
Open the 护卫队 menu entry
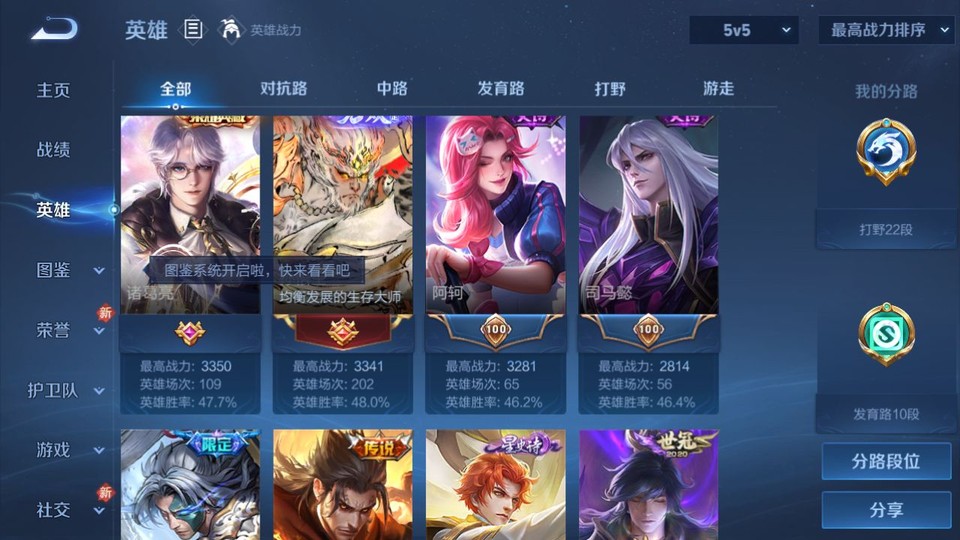[x=66, y=390]
